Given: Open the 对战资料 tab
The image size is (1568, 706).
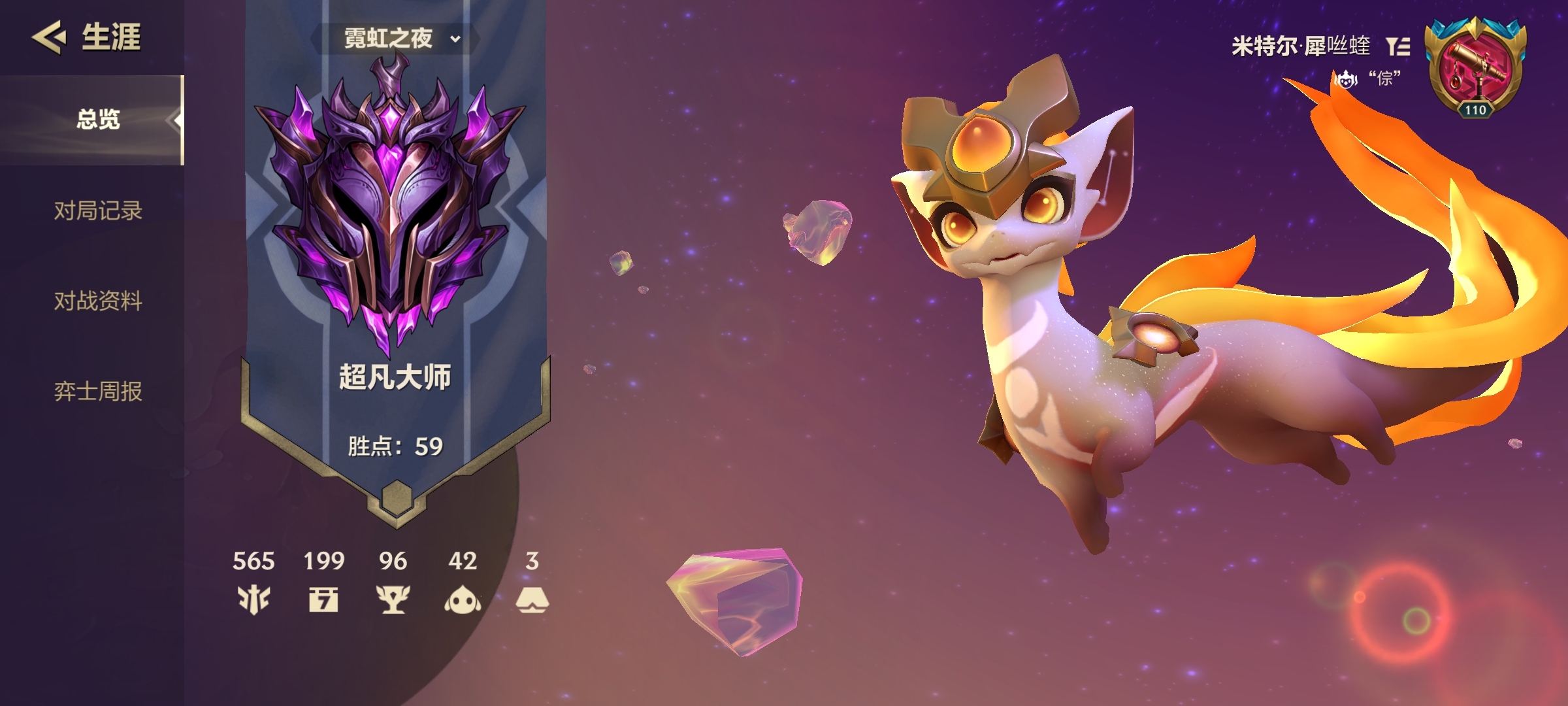Looking at the screenshot, I should [x=98, y=301].
